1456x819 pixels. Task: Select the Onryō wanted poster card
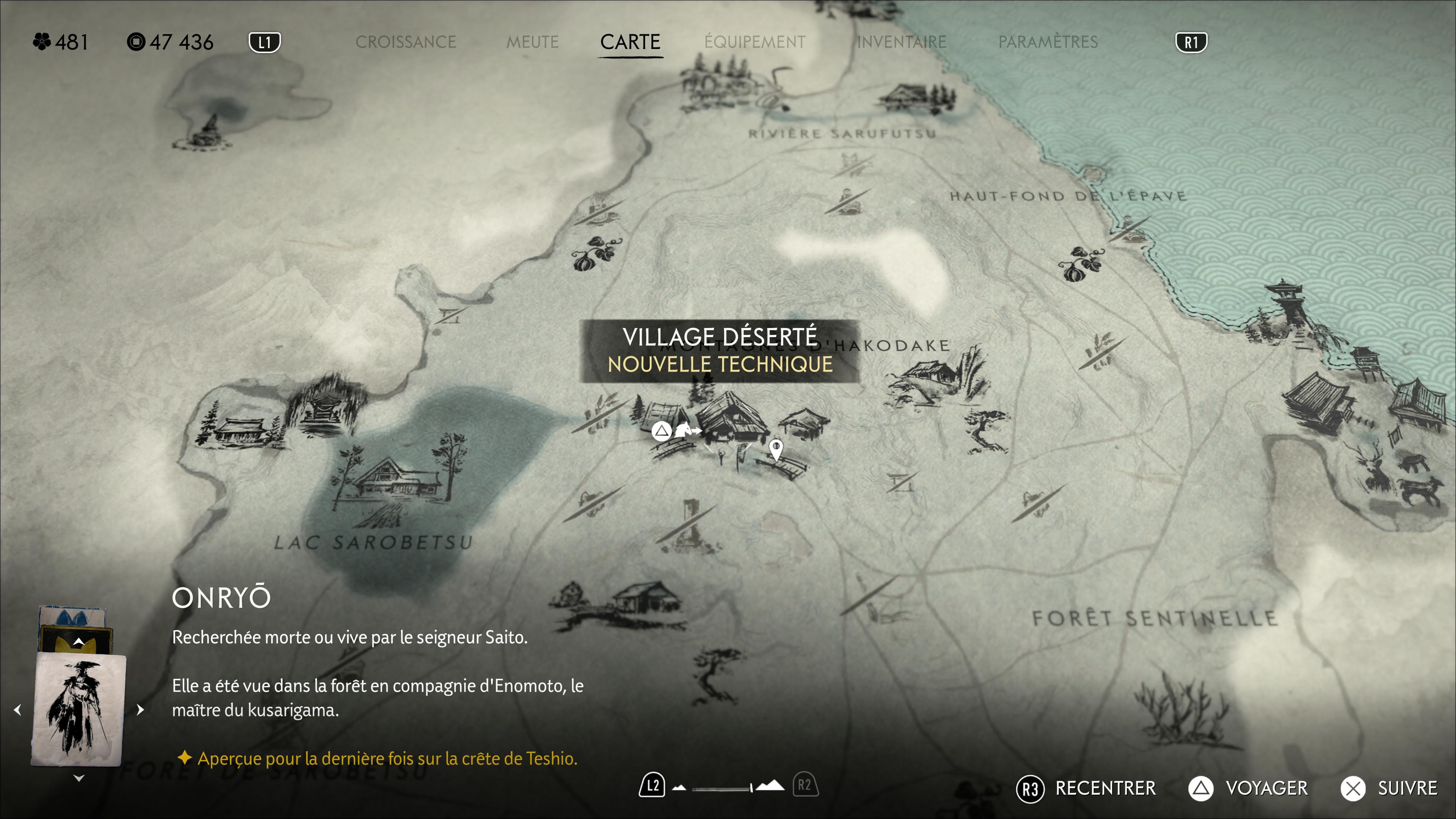(78, 709)
